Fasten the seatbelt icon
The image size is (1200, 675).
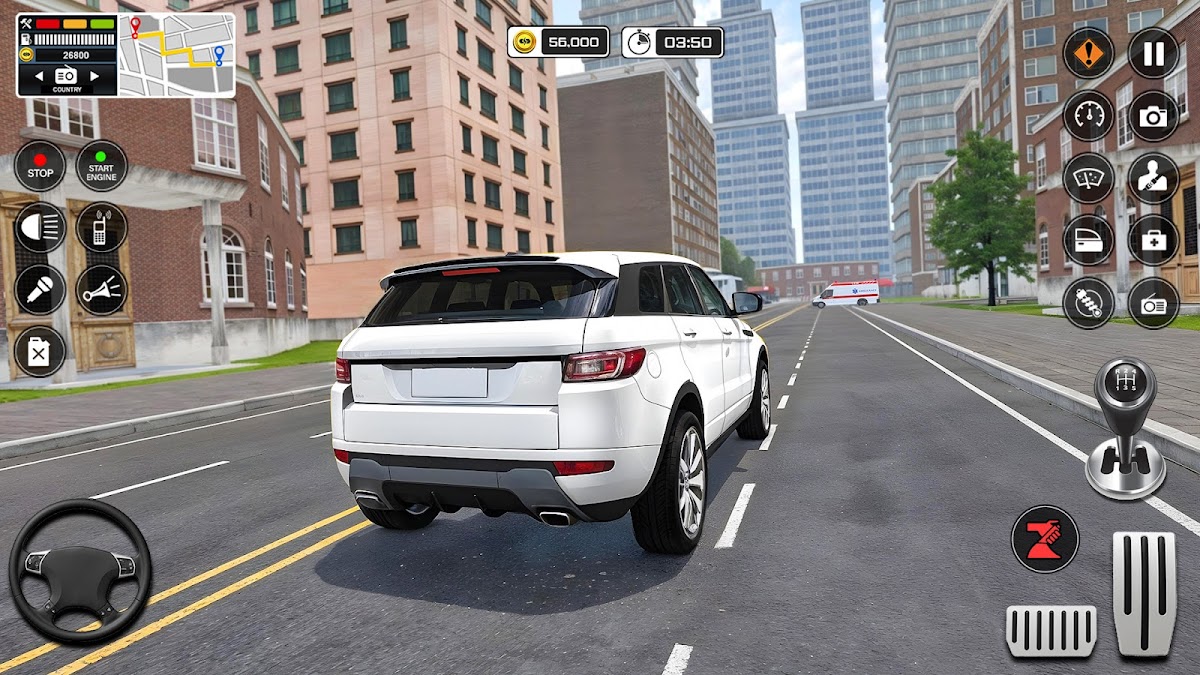tap(1153, 178)
